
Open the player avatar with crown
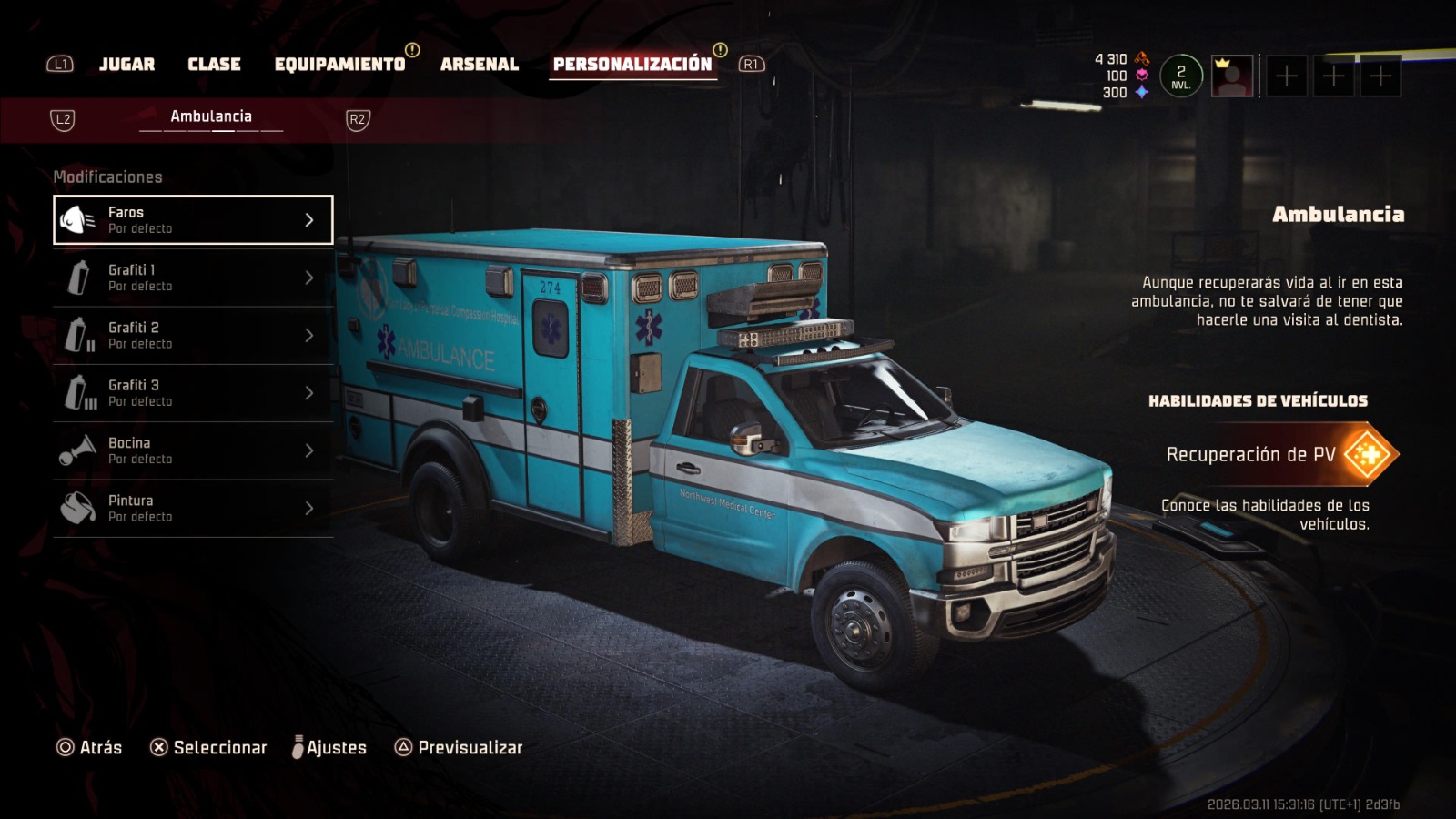(1232, 76)
